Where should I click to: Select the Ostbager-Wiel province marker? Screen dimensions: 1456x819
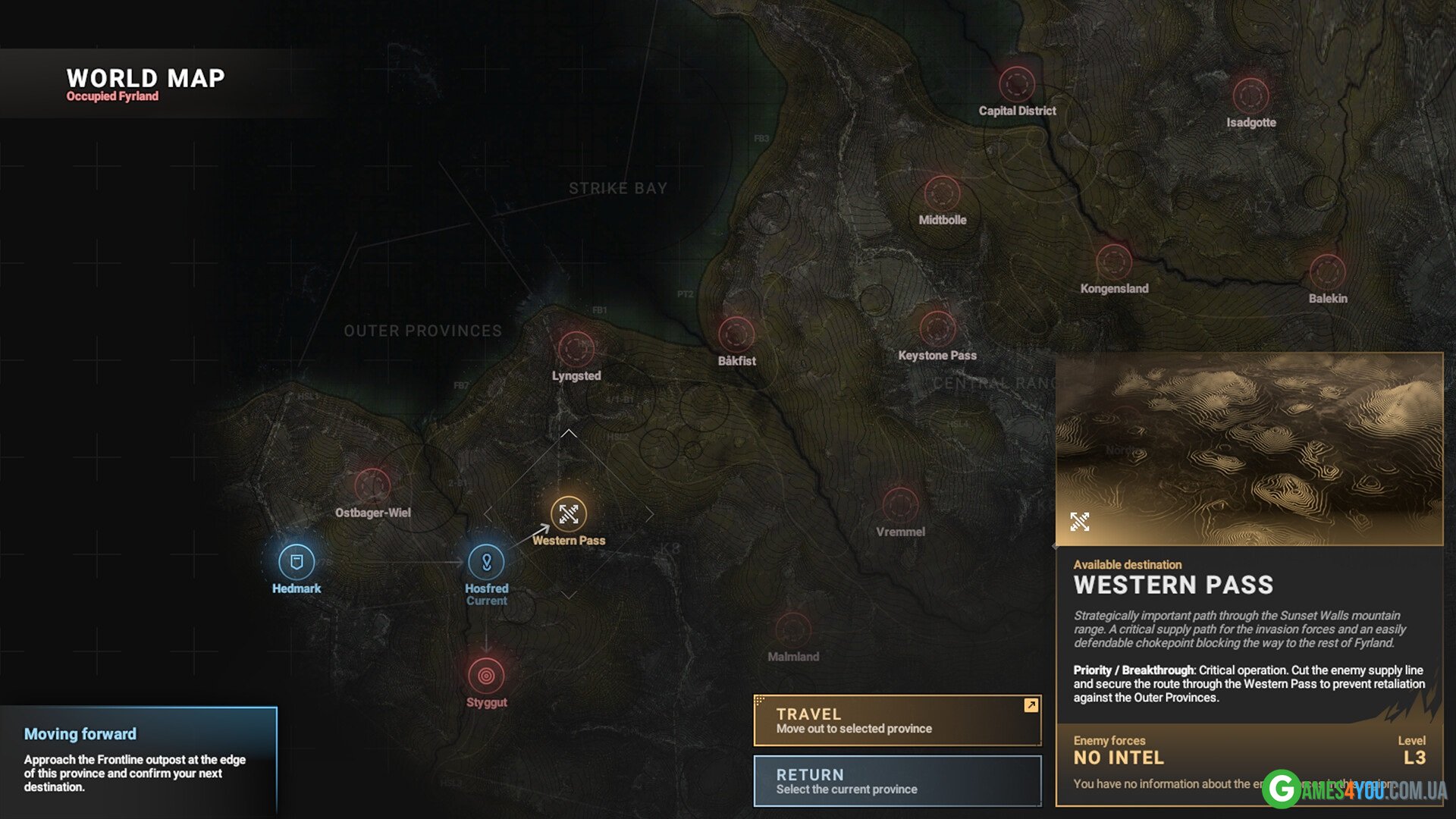[372, 485]
